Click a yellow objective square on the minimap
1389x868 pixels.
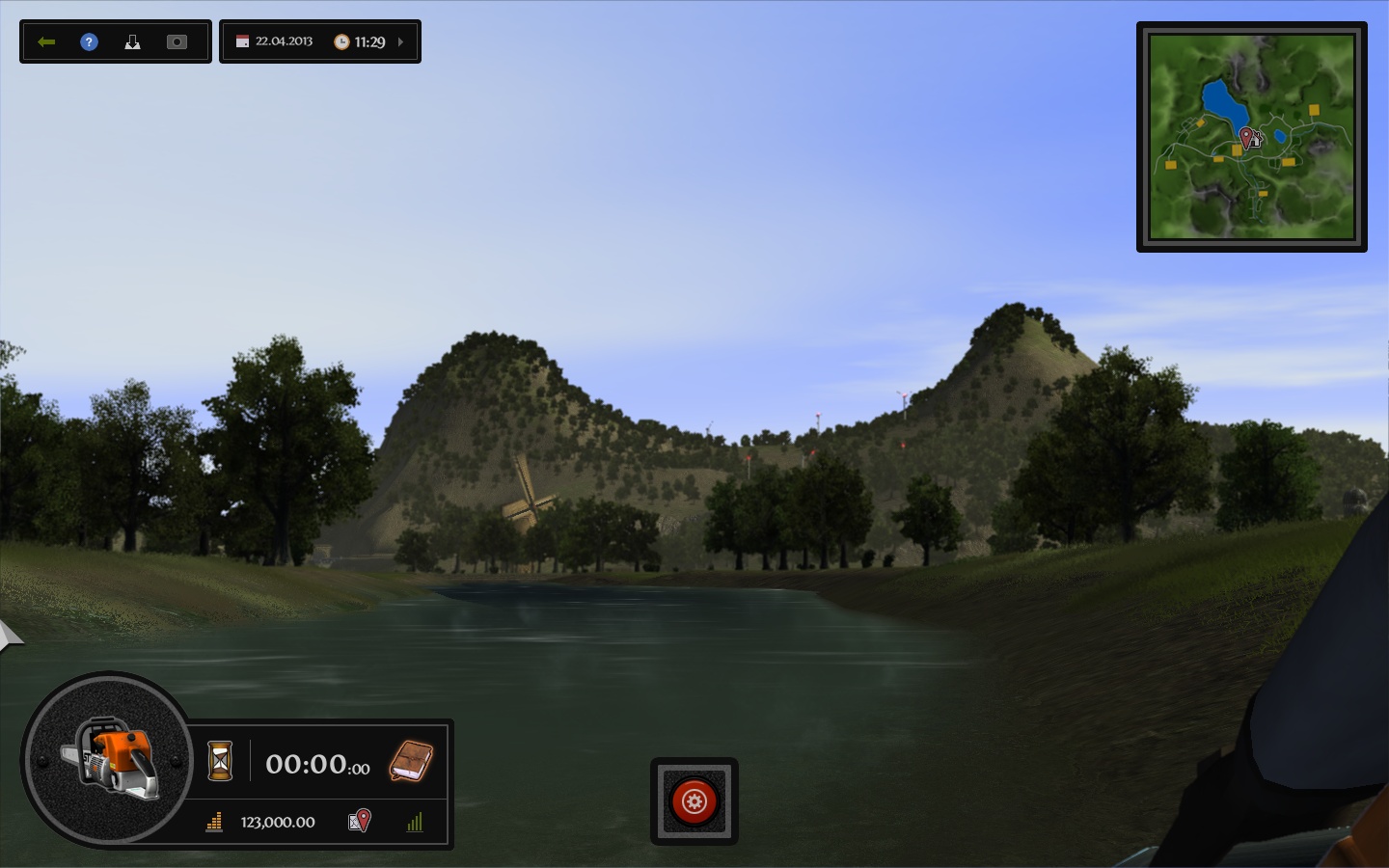click(x=1314, y=111)
